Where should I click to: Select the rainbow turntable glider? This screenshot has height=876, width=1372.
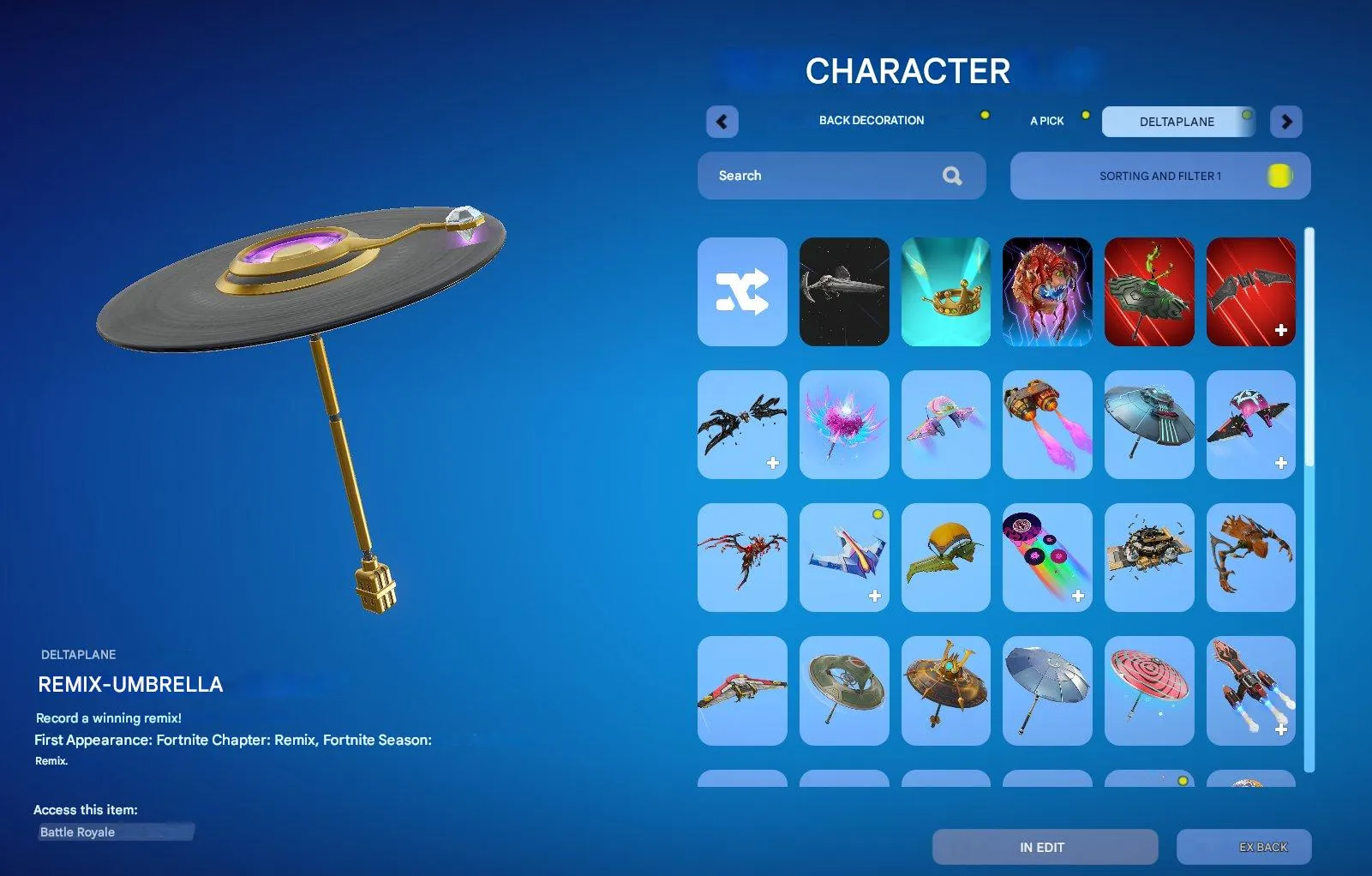coord(1047,557)
